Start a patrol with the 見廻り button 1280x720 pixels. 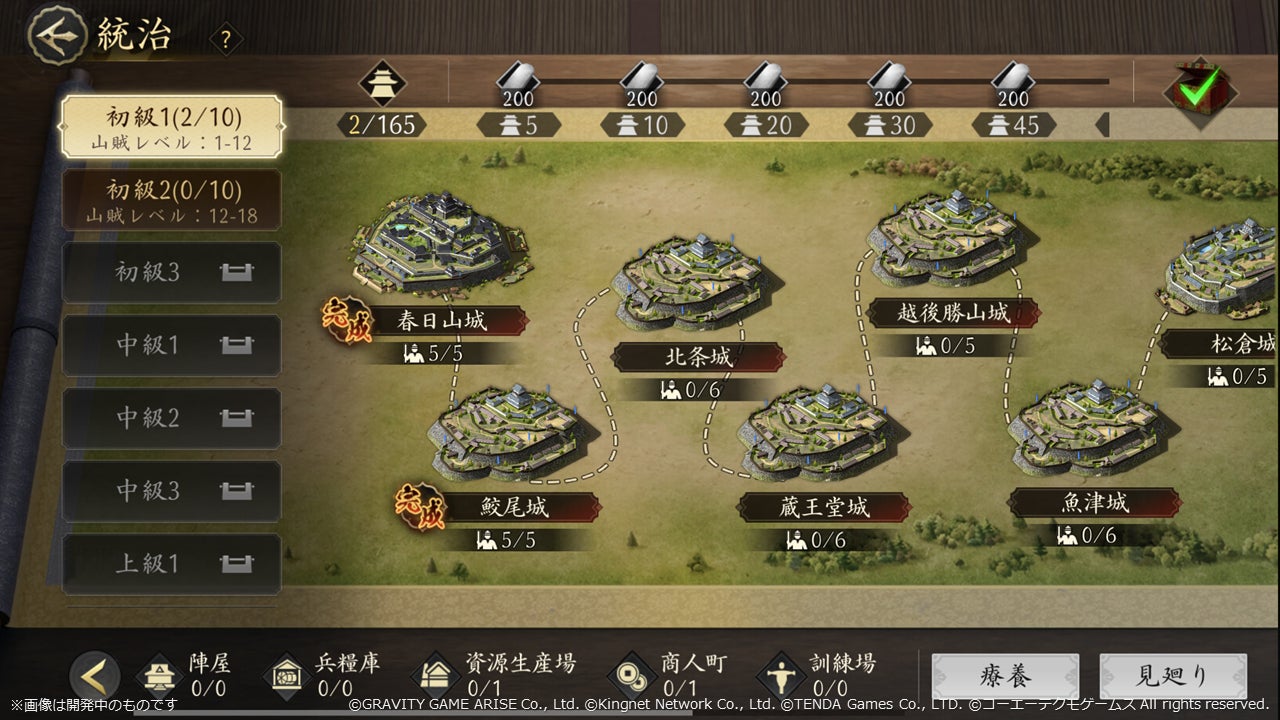click(1173, 677)
